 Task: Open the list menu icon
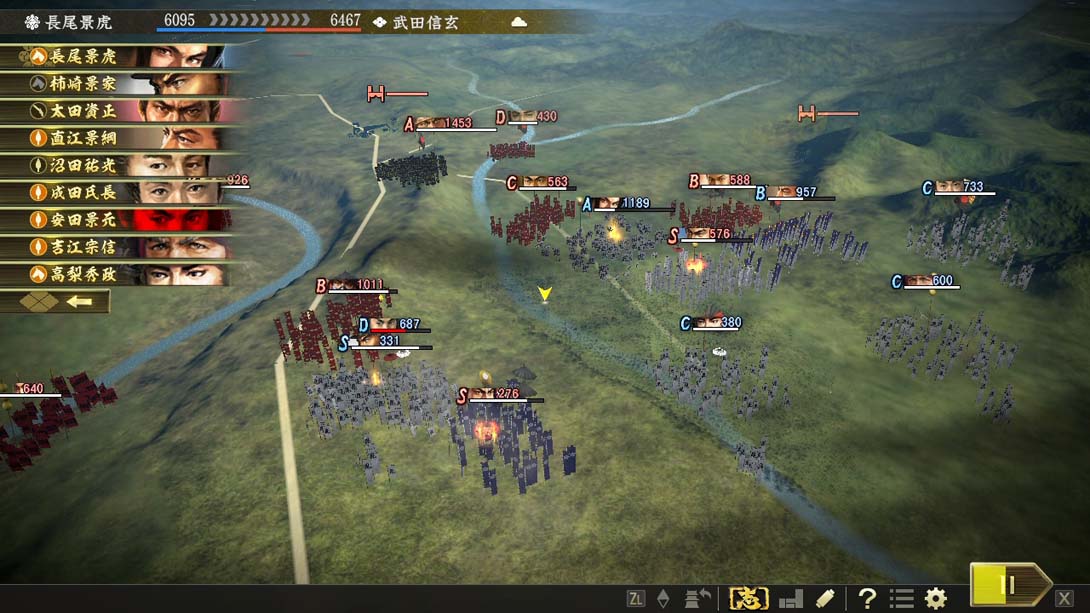(901, 598)
